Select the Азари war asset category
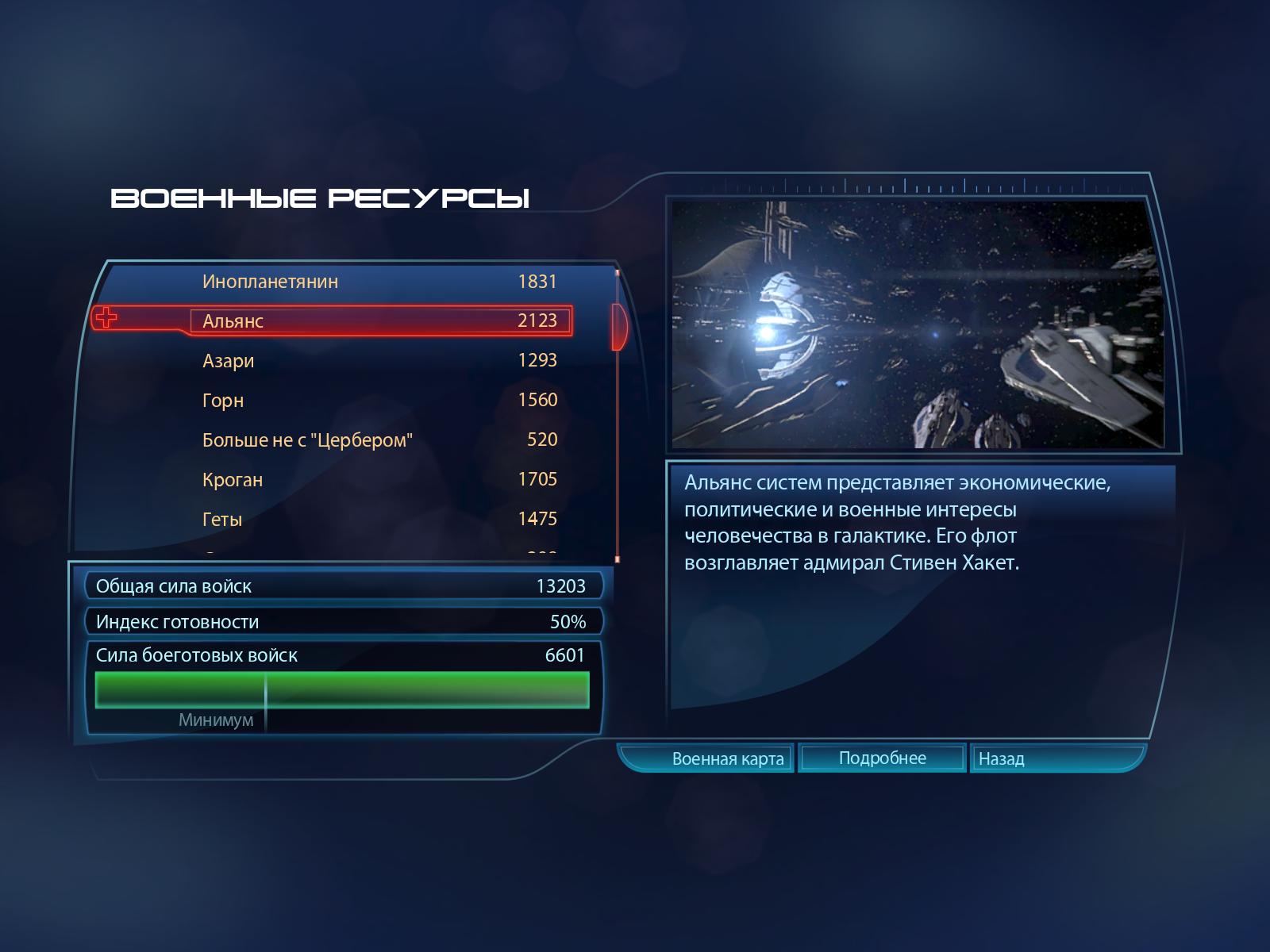Screen dimensions: 1270x952 pos(379,361)
